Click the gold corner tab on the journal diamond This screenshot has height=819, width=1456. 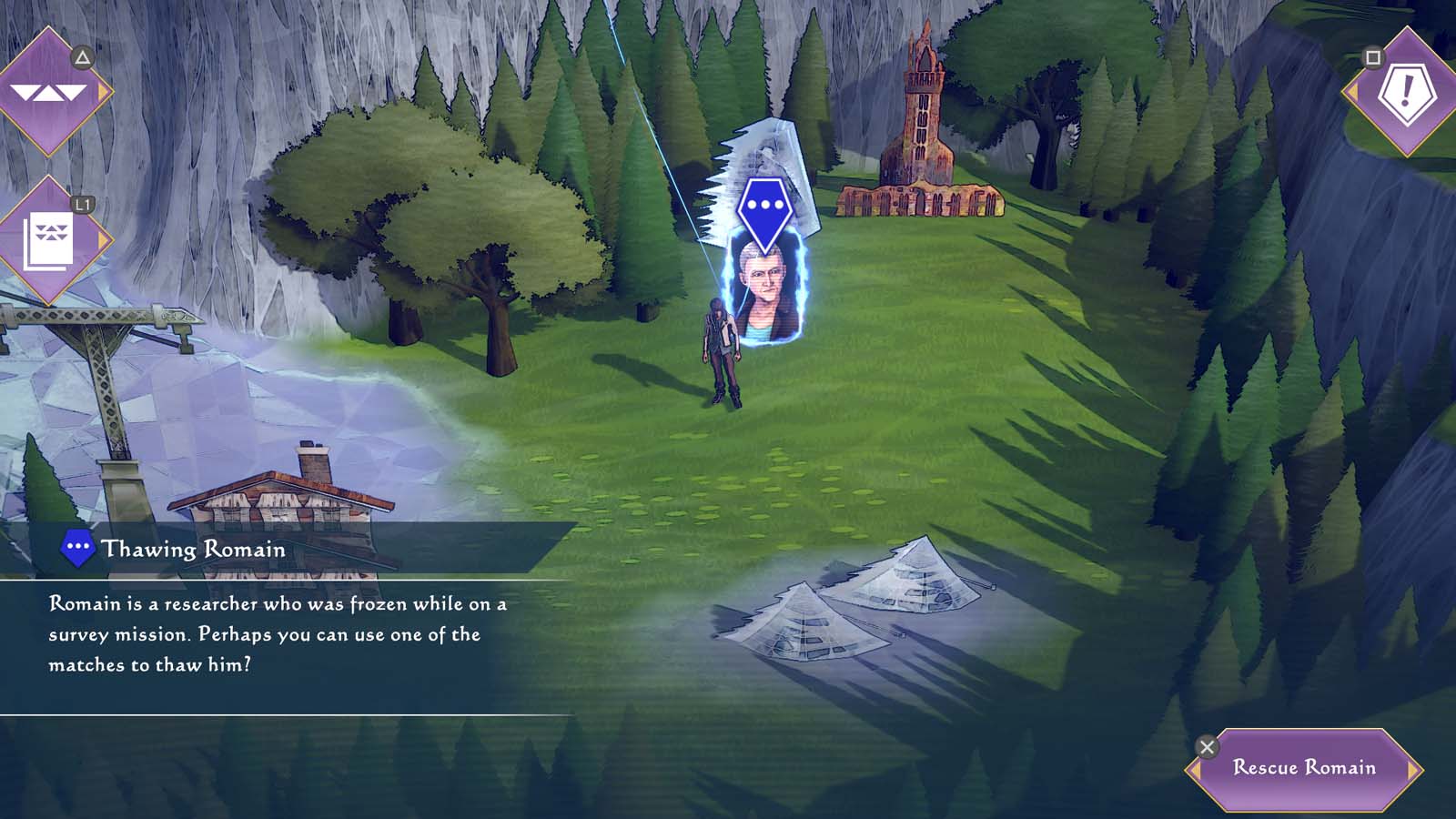click(x=103, y=239)
